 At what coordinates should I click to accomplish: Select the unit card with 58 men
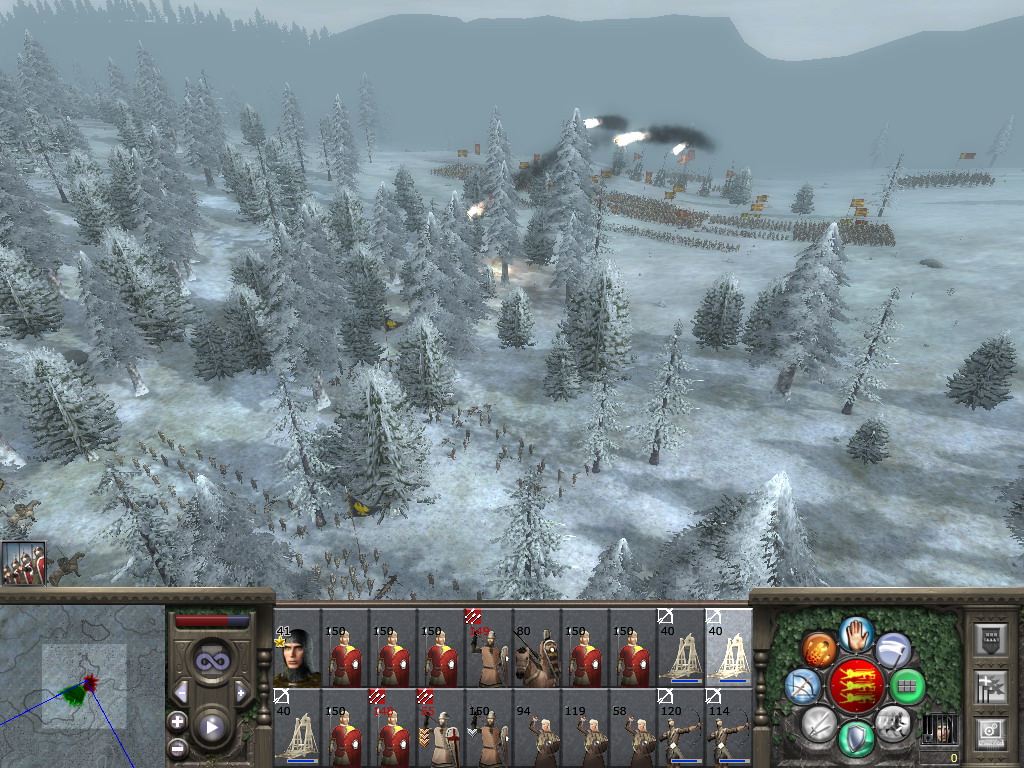coord(632,728)
